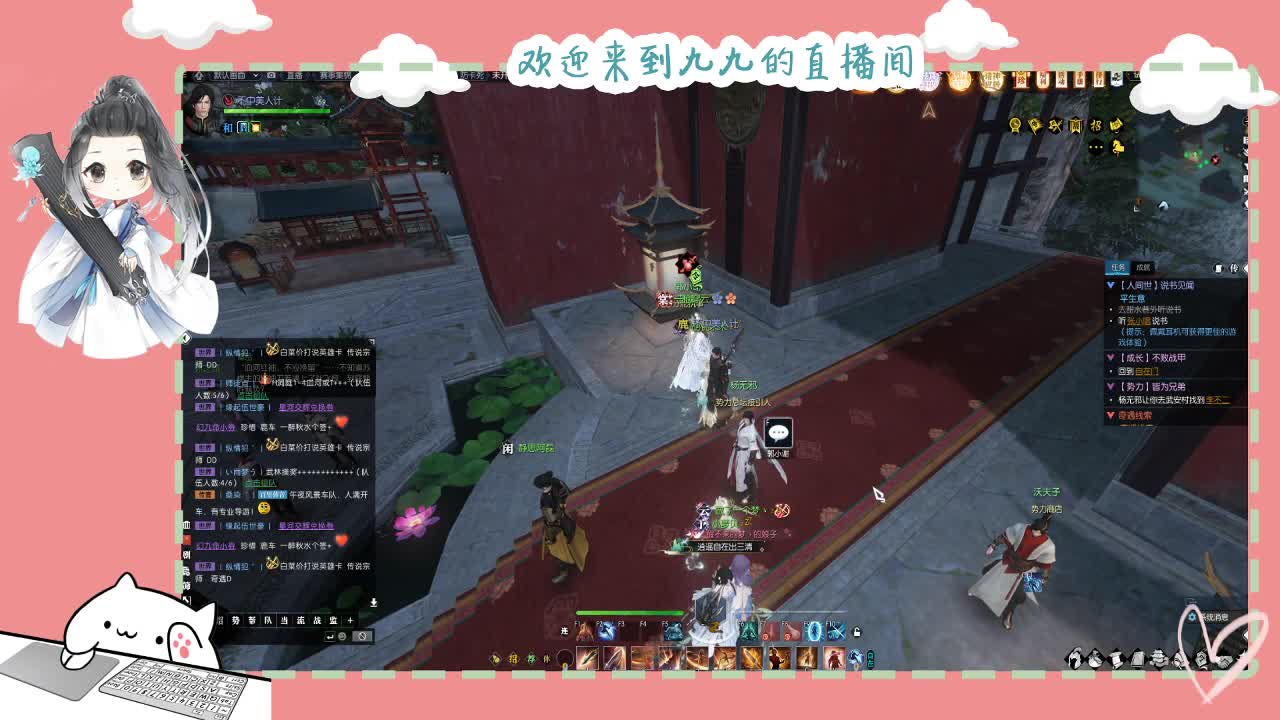Screen dimensions: 1280x720
Task: Click the scroll icon on the quest tracker header
Action: pos(1219,268)
